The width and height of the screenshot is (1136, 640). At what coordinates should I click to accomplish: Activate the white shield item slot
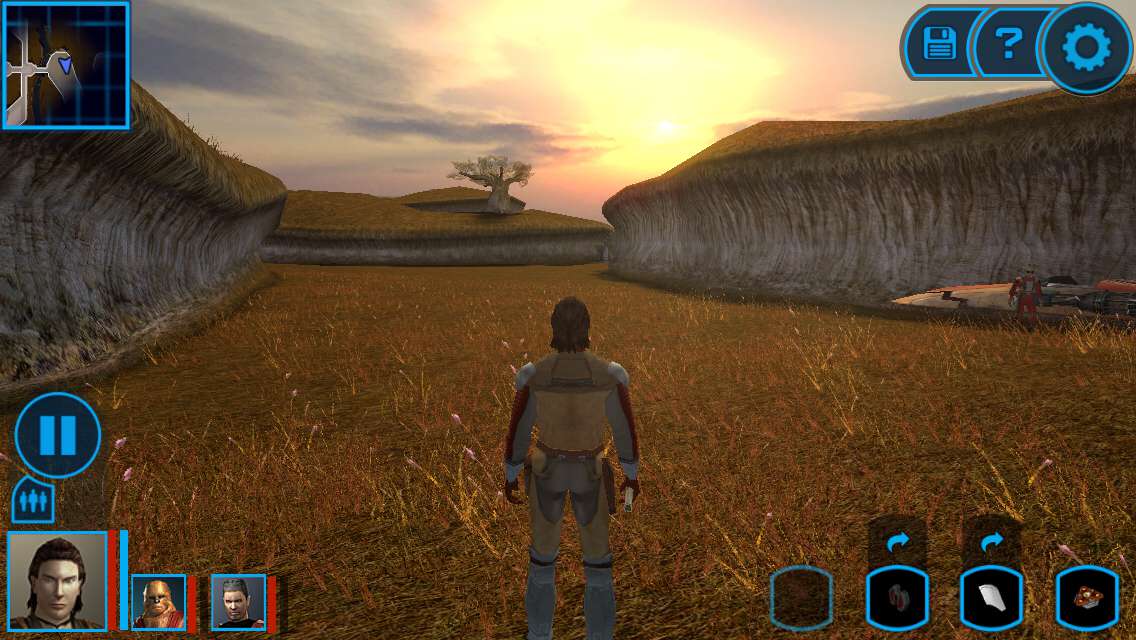(991, 598)
